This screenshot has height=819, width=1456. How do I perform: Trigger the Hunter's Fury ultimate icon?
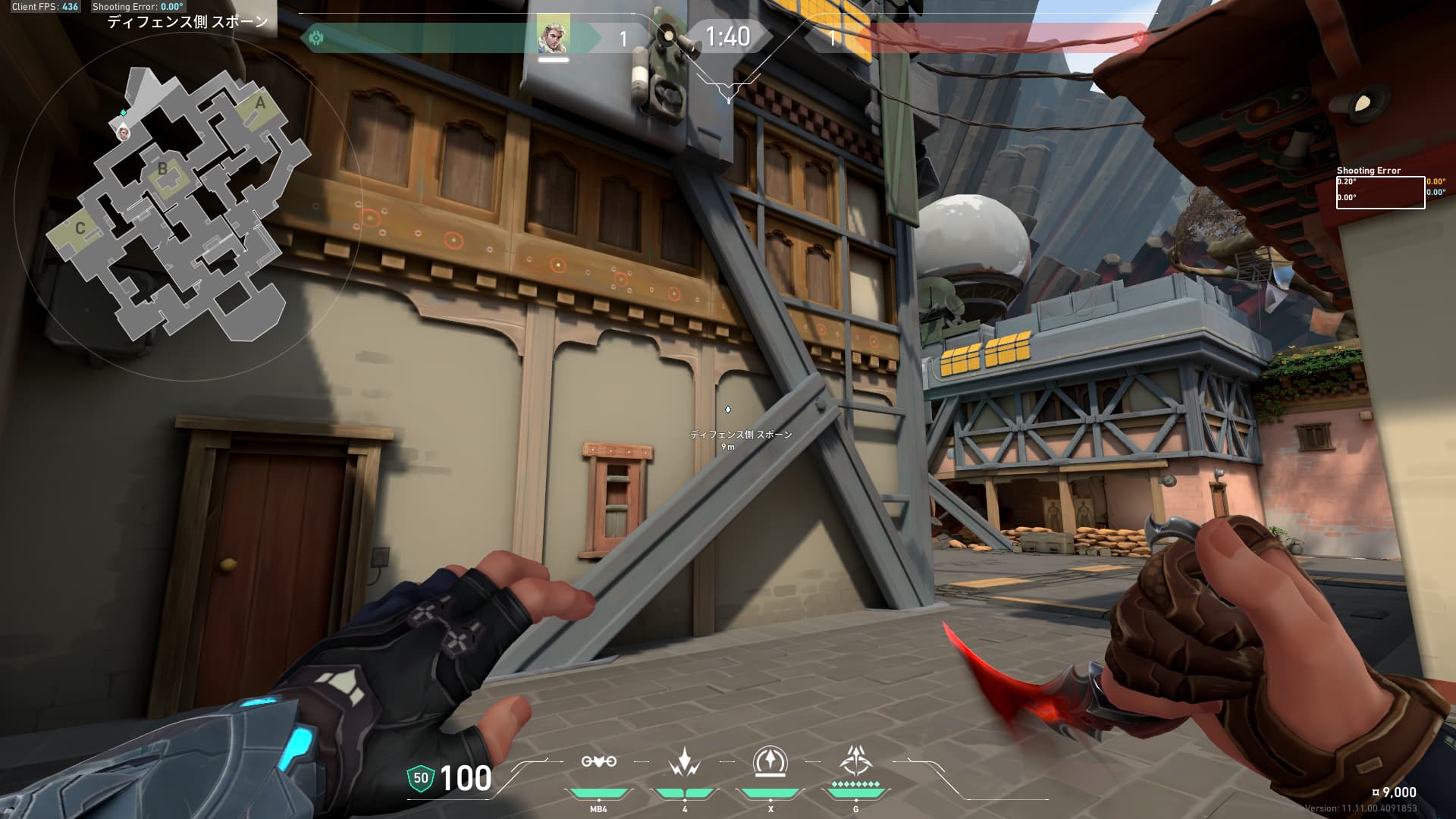pos(856,761)
